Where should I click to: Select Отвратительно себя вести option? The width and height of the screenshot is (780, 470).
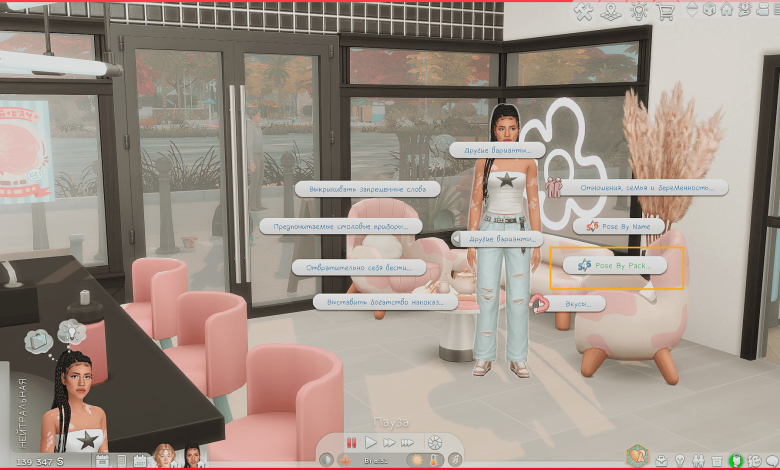[359, 267]
